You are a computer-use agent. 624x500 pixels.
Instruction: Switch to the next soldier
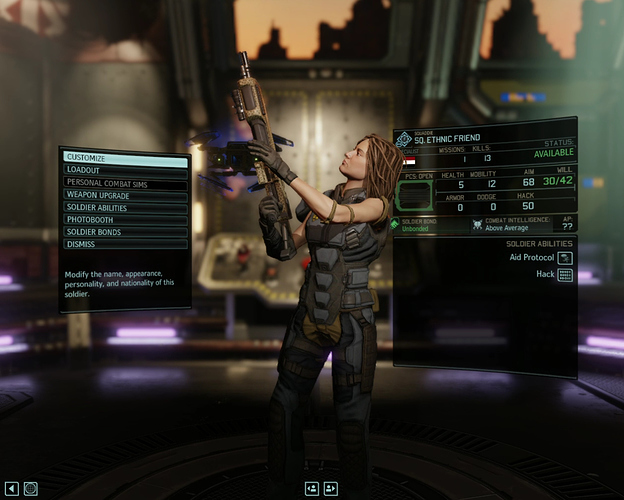[x=331, y=488]
